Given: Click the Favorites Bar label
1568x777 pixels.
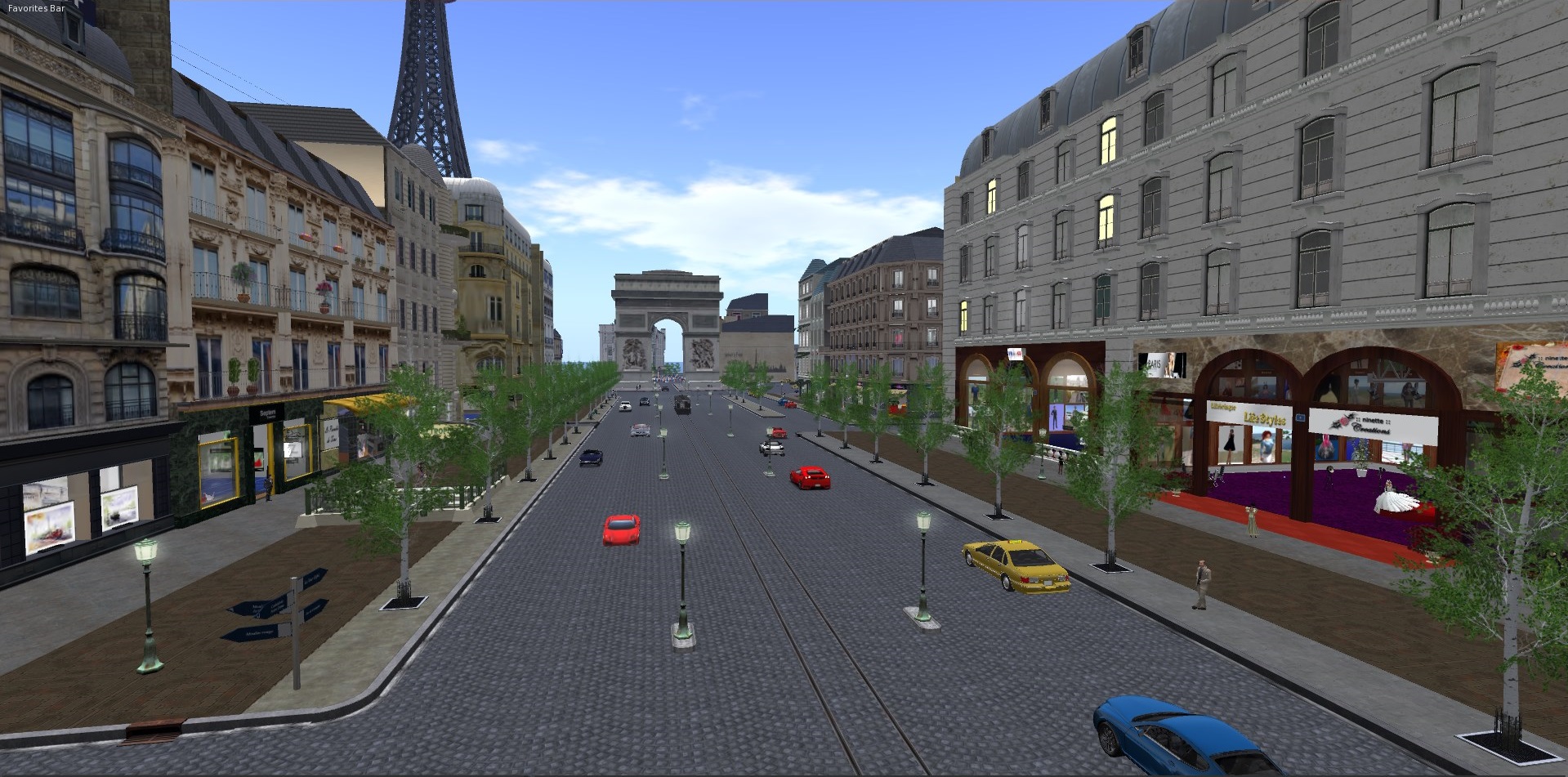Looking at the screenshot, I should click(37, 8).
